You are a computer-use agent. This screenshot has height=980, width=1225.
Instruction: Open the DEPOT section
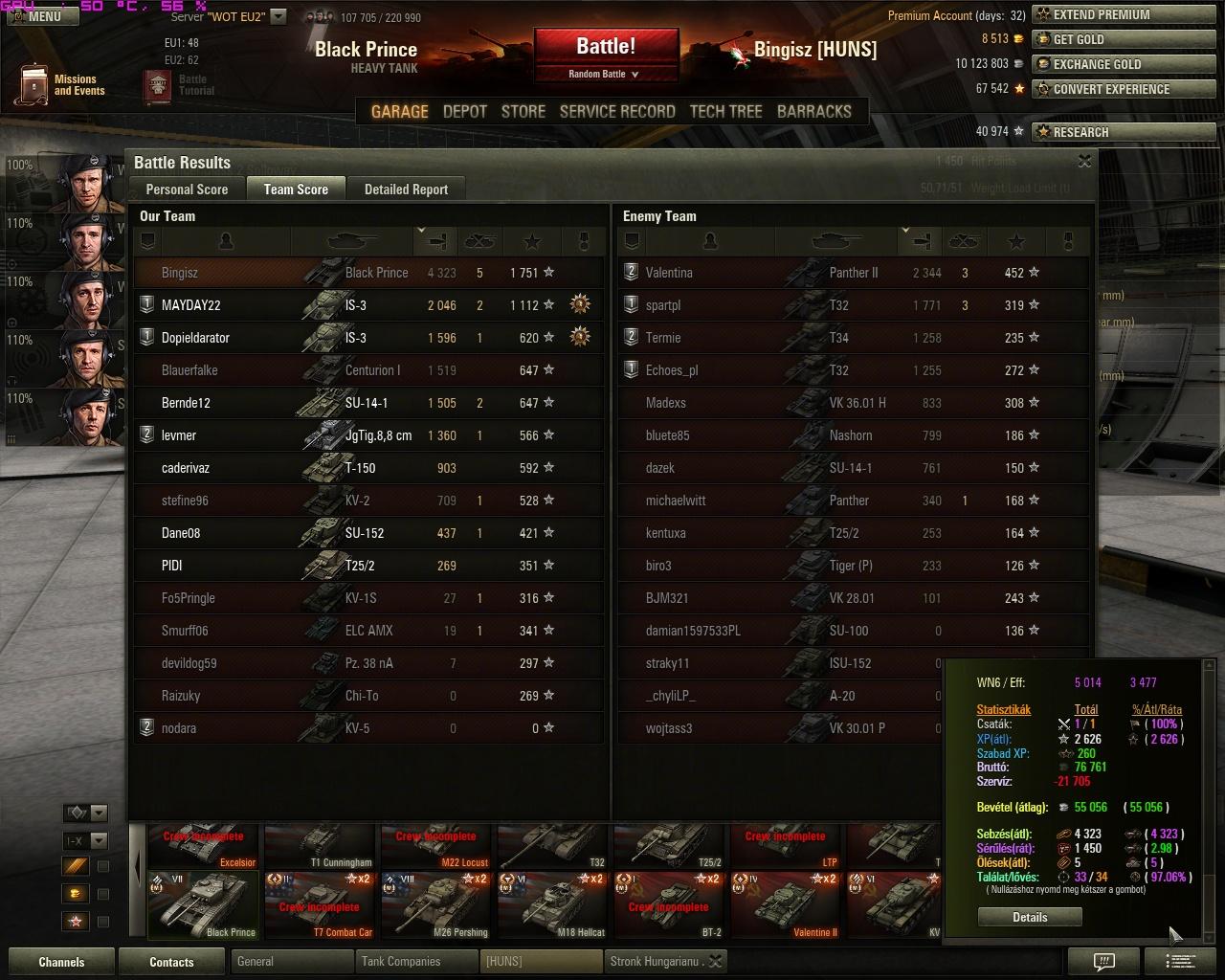[465, 111]
